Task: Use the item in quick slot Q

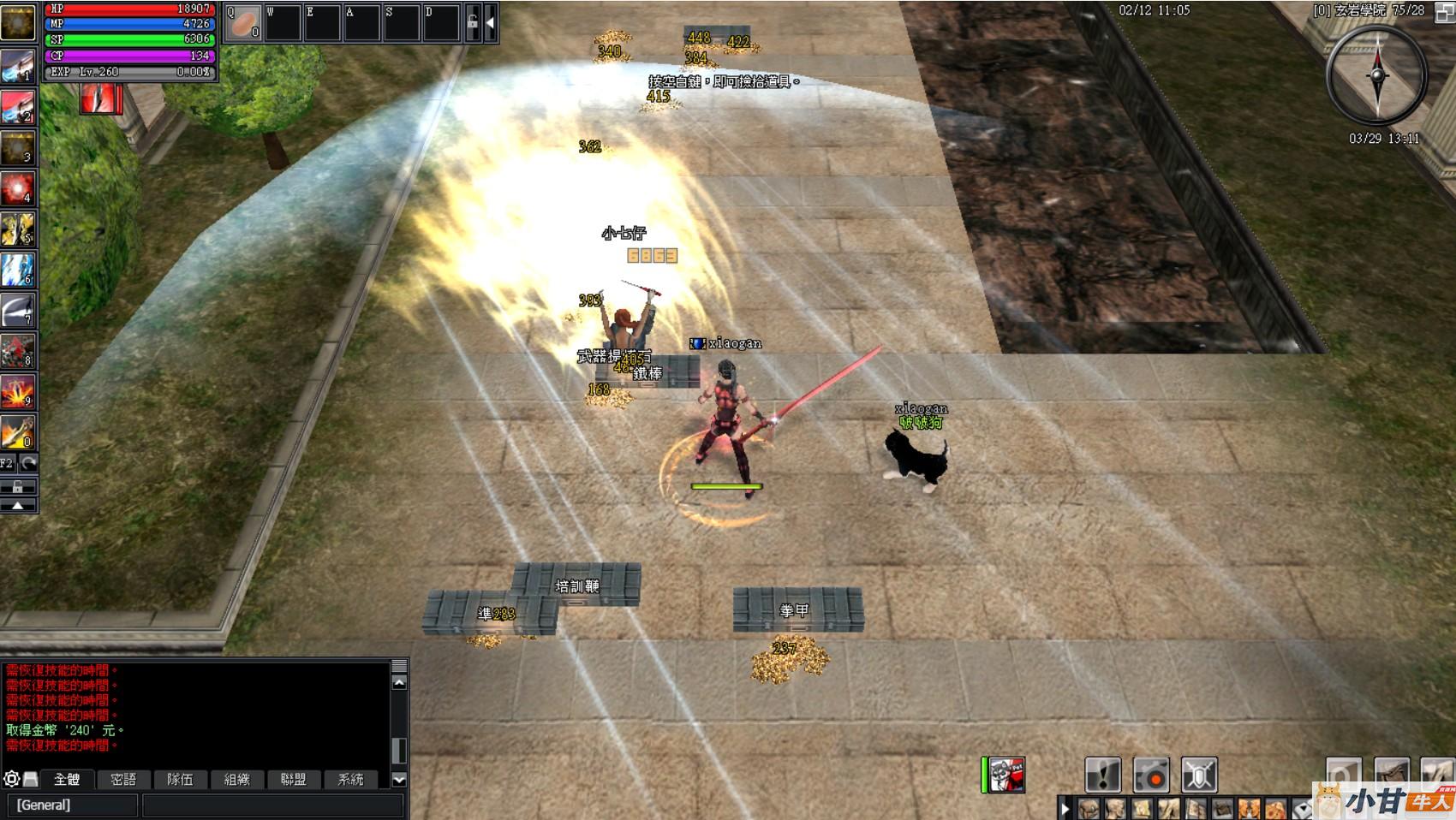Action: [x=243, y=22]
